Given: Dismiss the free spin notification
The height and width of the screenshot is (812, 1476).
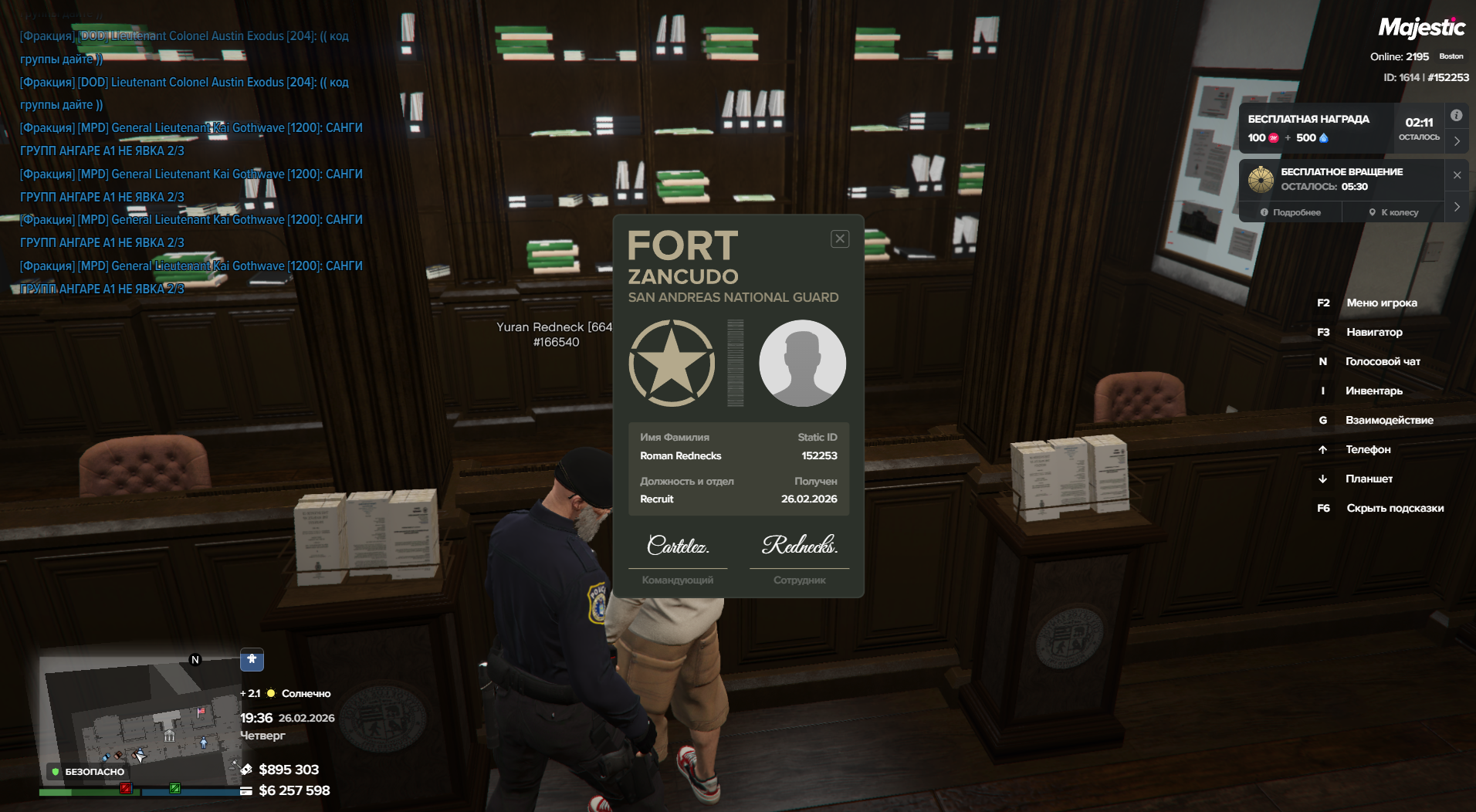Looking at the screenshot, I should tap(1457, 175).
